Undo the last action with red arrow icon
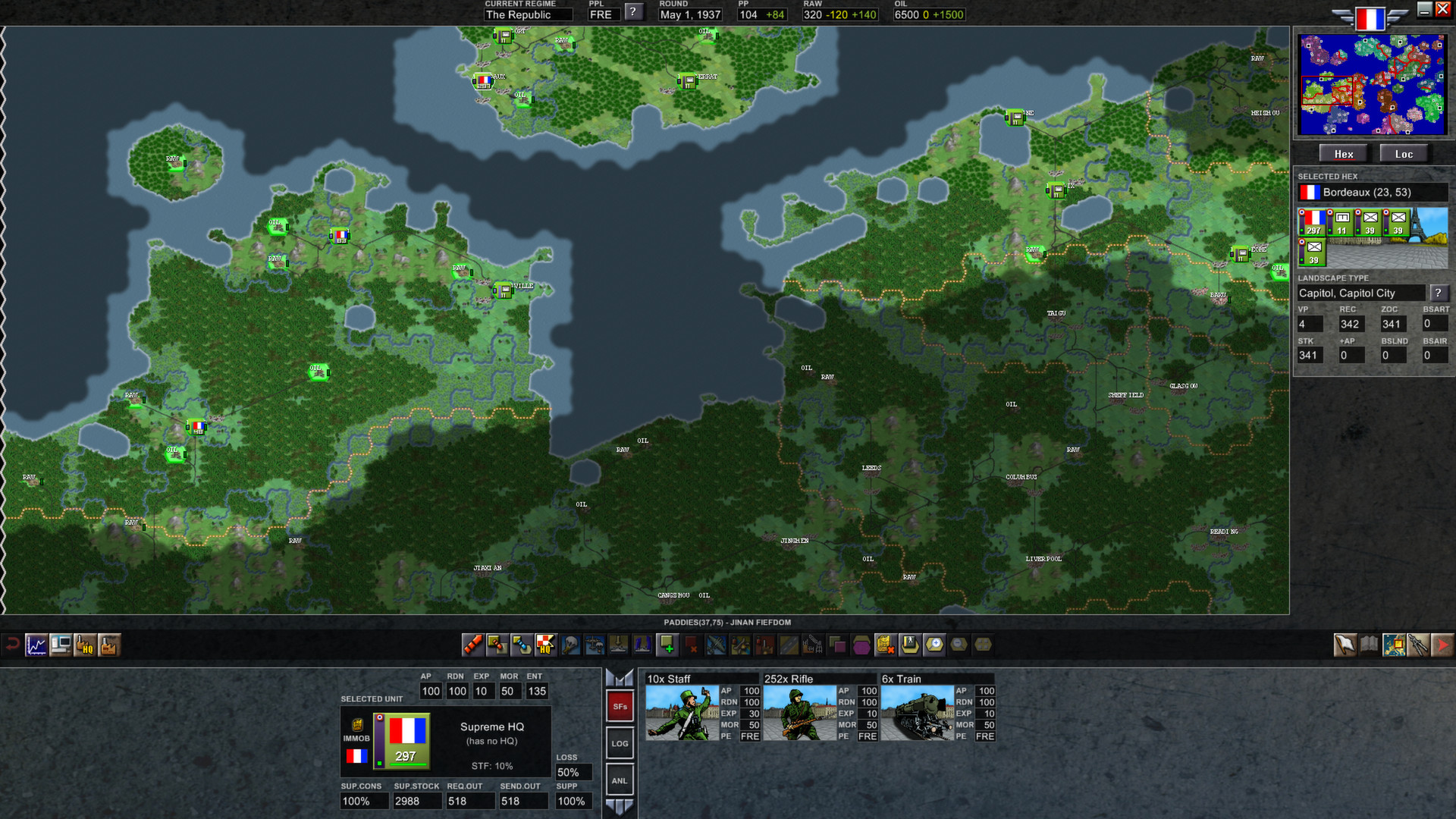This screenshot has height=819, width=1456. tap(13, 646)
